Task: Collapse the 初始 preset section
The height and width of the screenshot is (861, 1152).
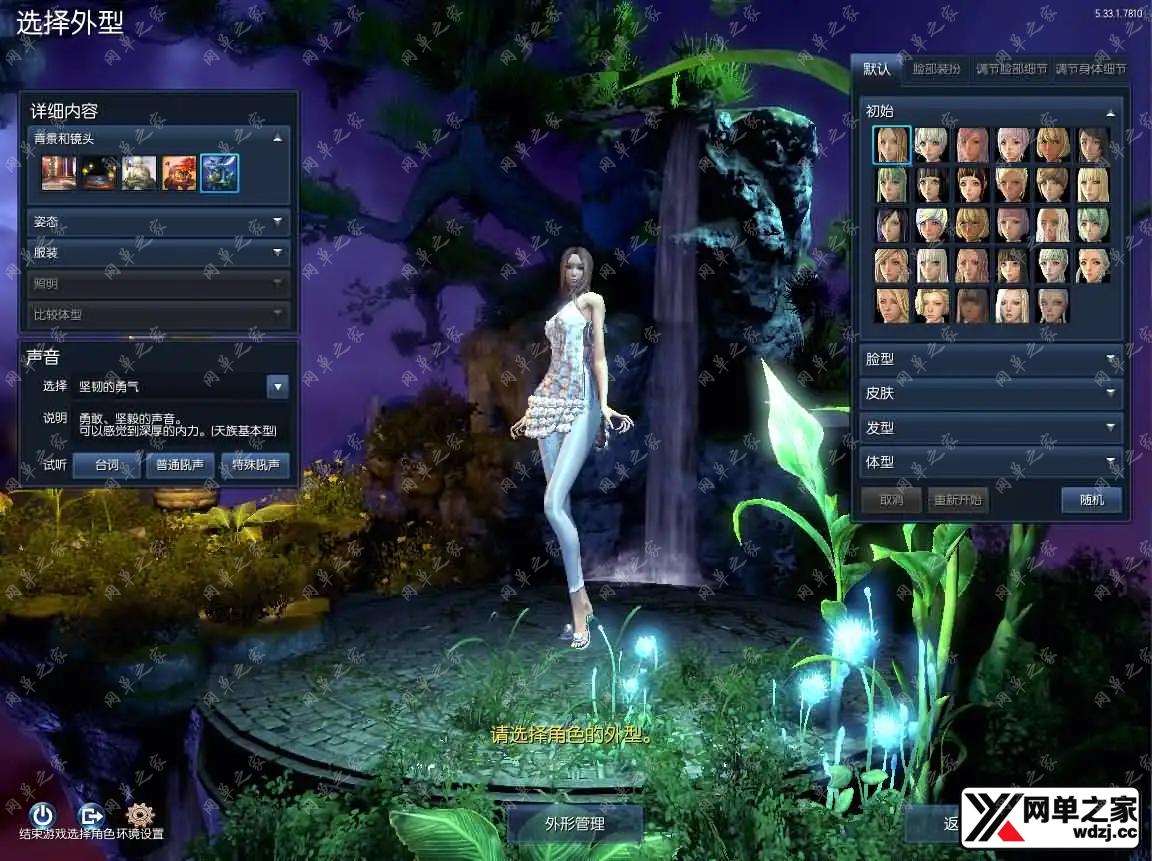Action: click(x=1110, y=112)
